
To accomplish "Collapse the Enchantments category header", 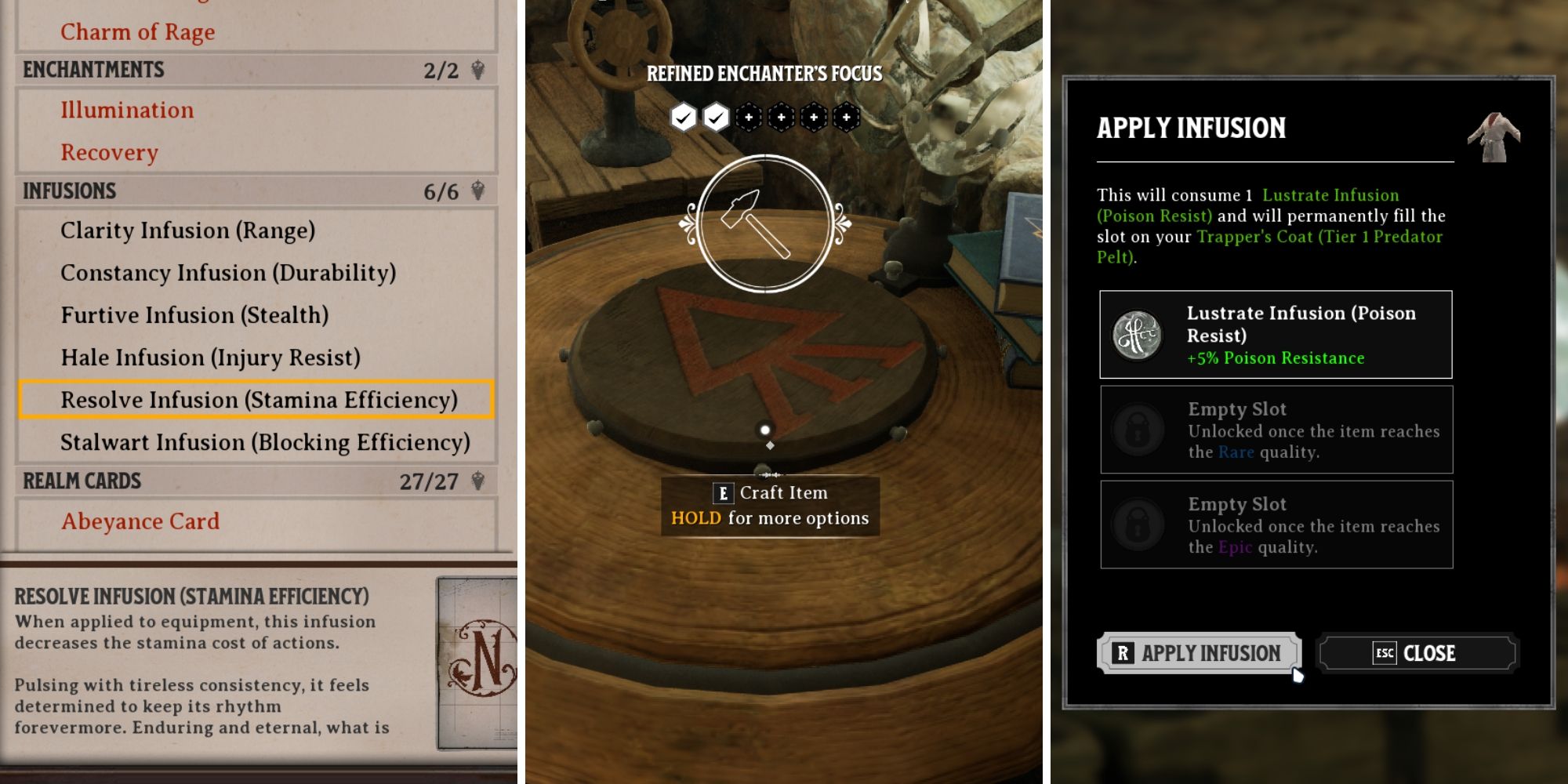I will point(254,70).
